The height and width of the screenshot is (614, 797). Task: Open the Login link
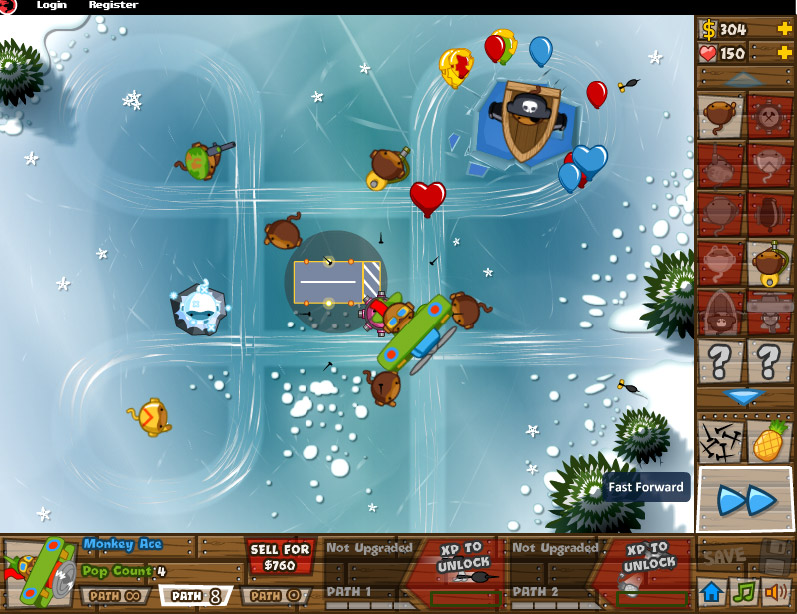[x=52, y=5]
